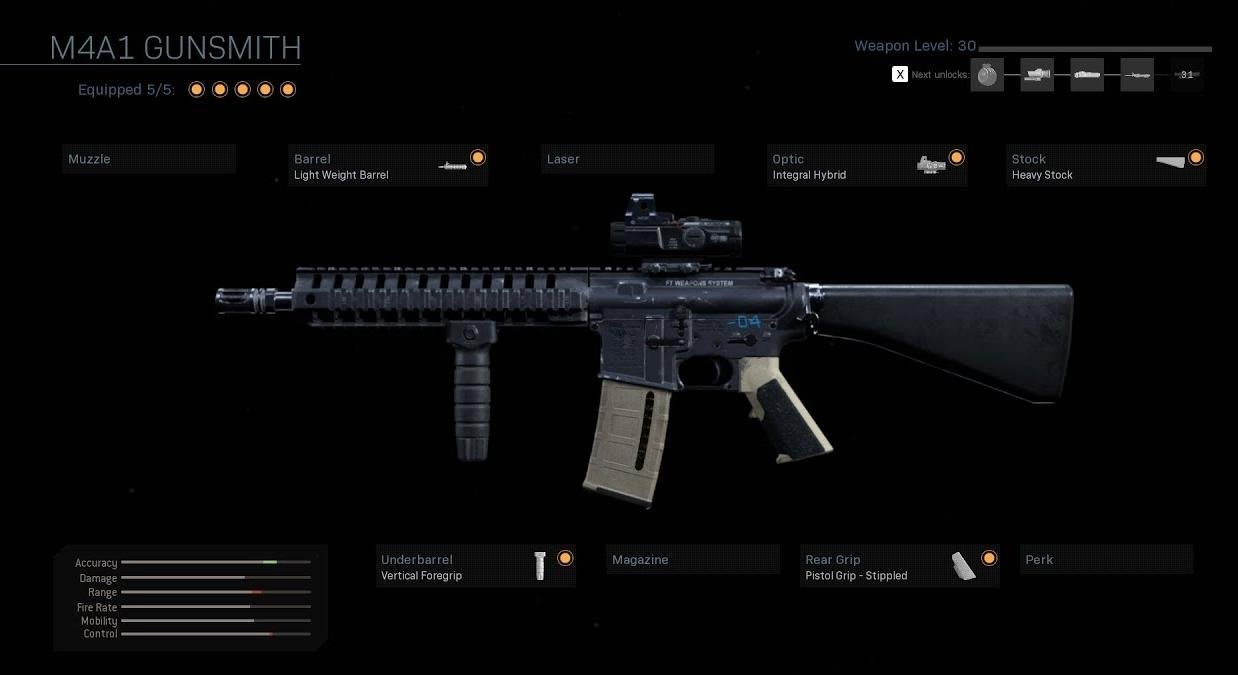Select the Barrel slot with Light Weight Barrel
This screenshot has width=1238, height=675.
[x=387, y=166]
